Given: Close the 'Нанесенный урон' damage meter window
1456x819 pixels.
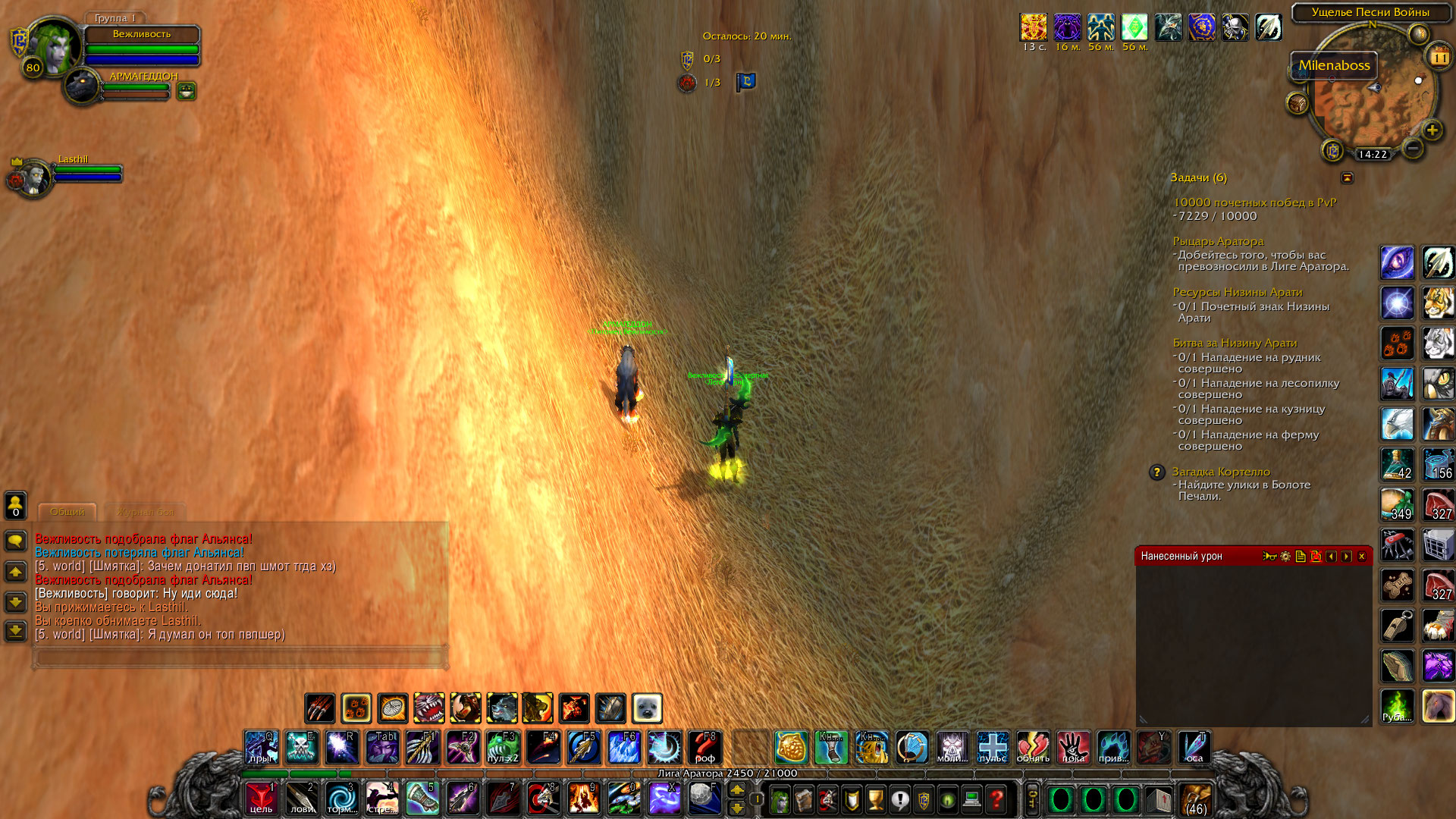Looking at the screenshot, I should pyautogui.click(x=1362, y=557).
